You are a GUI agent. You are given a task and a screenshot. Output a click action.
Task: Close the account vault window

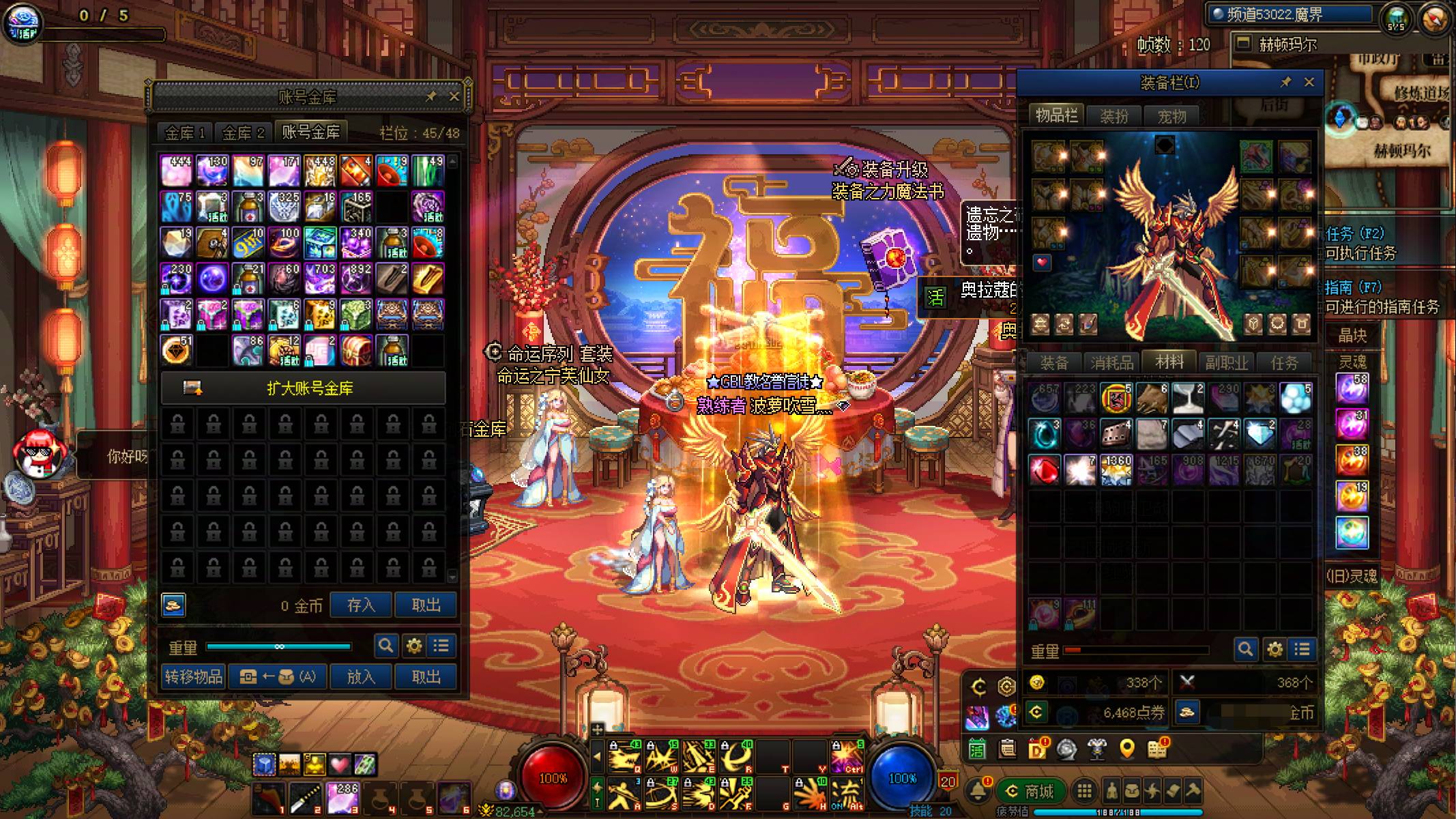pyautogui.click(x=454, y=97)
